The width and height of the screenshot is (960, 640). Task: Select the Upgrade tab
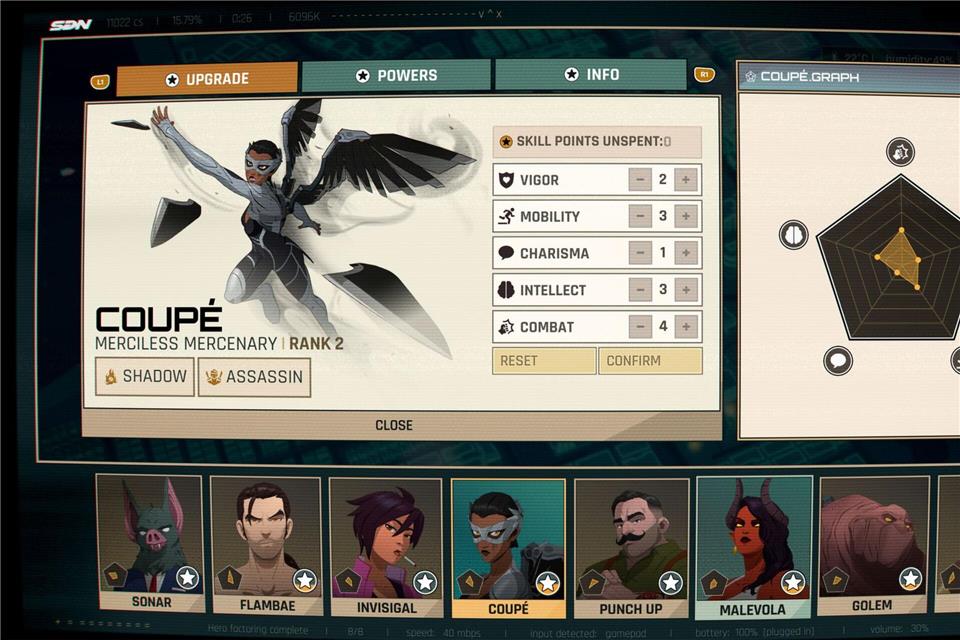(x=207, y=79)
